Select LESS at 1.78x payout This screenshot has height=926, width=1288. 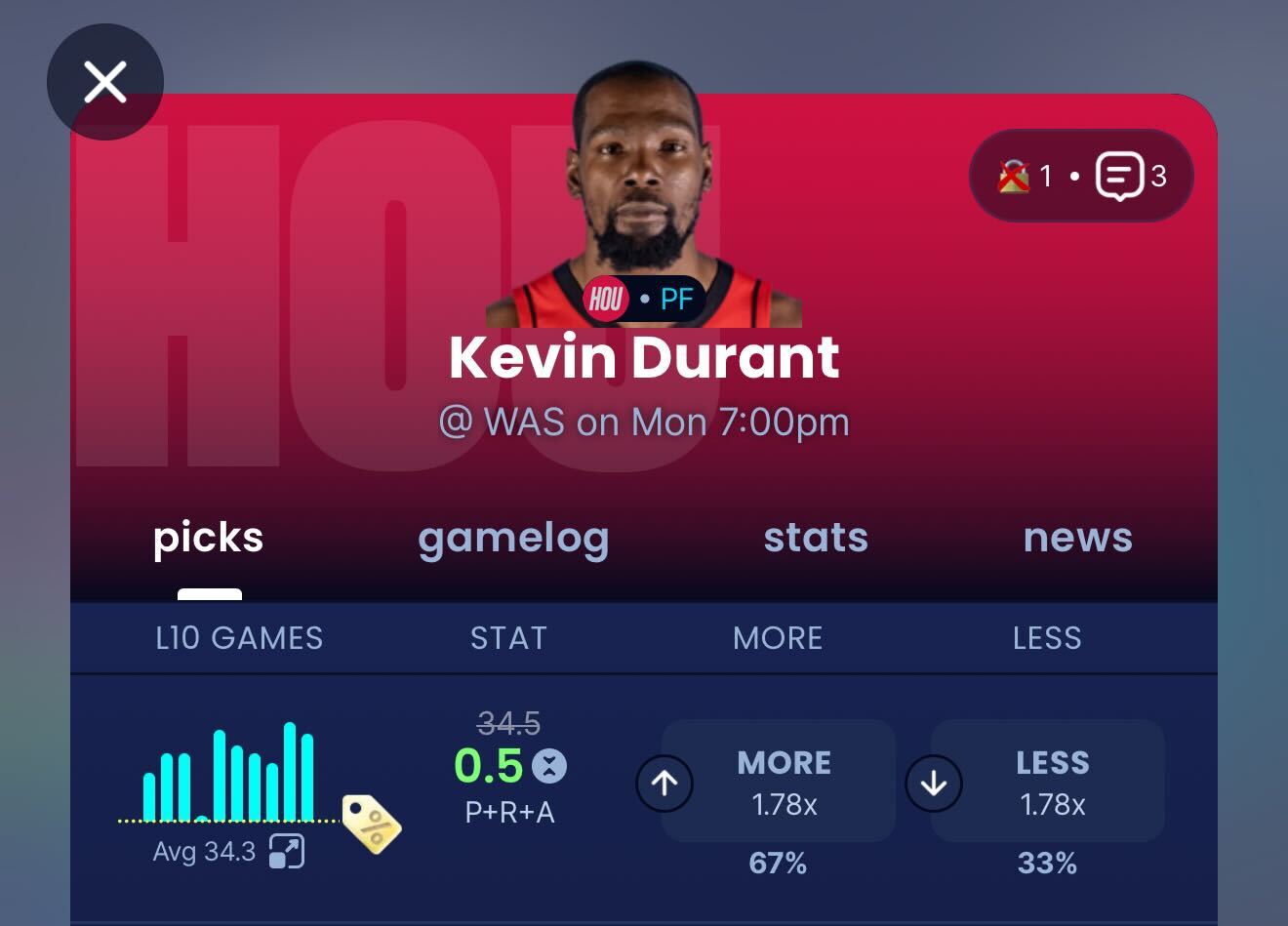point(1054,781)
